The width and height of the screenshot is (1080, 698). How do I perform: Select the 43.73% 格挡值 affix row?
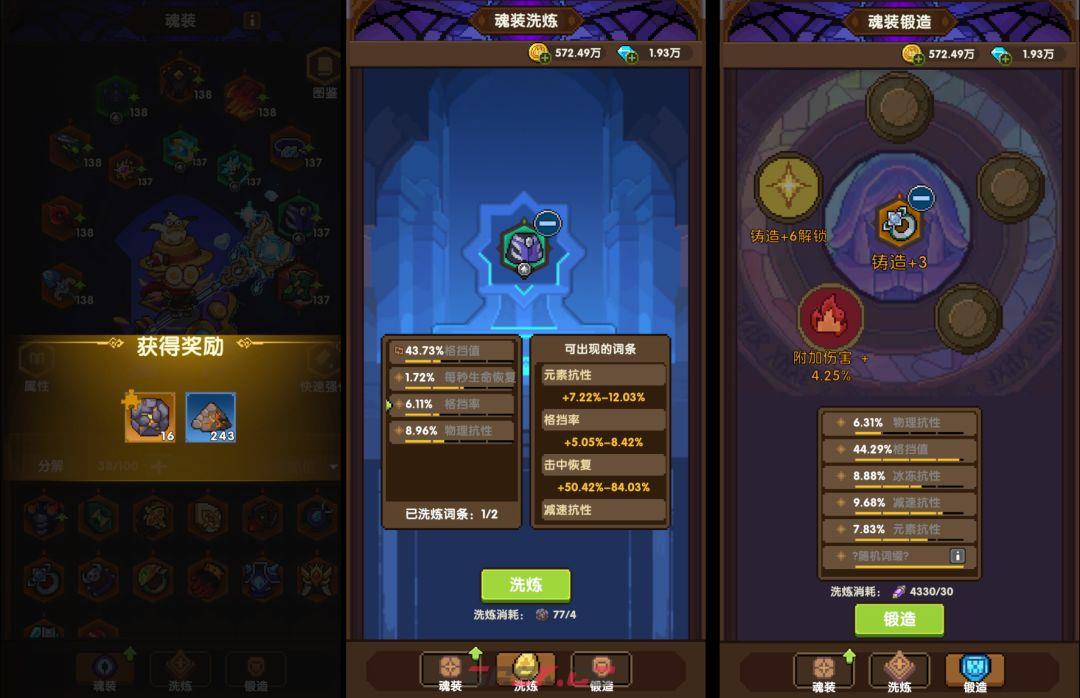(x=452, y=351)
